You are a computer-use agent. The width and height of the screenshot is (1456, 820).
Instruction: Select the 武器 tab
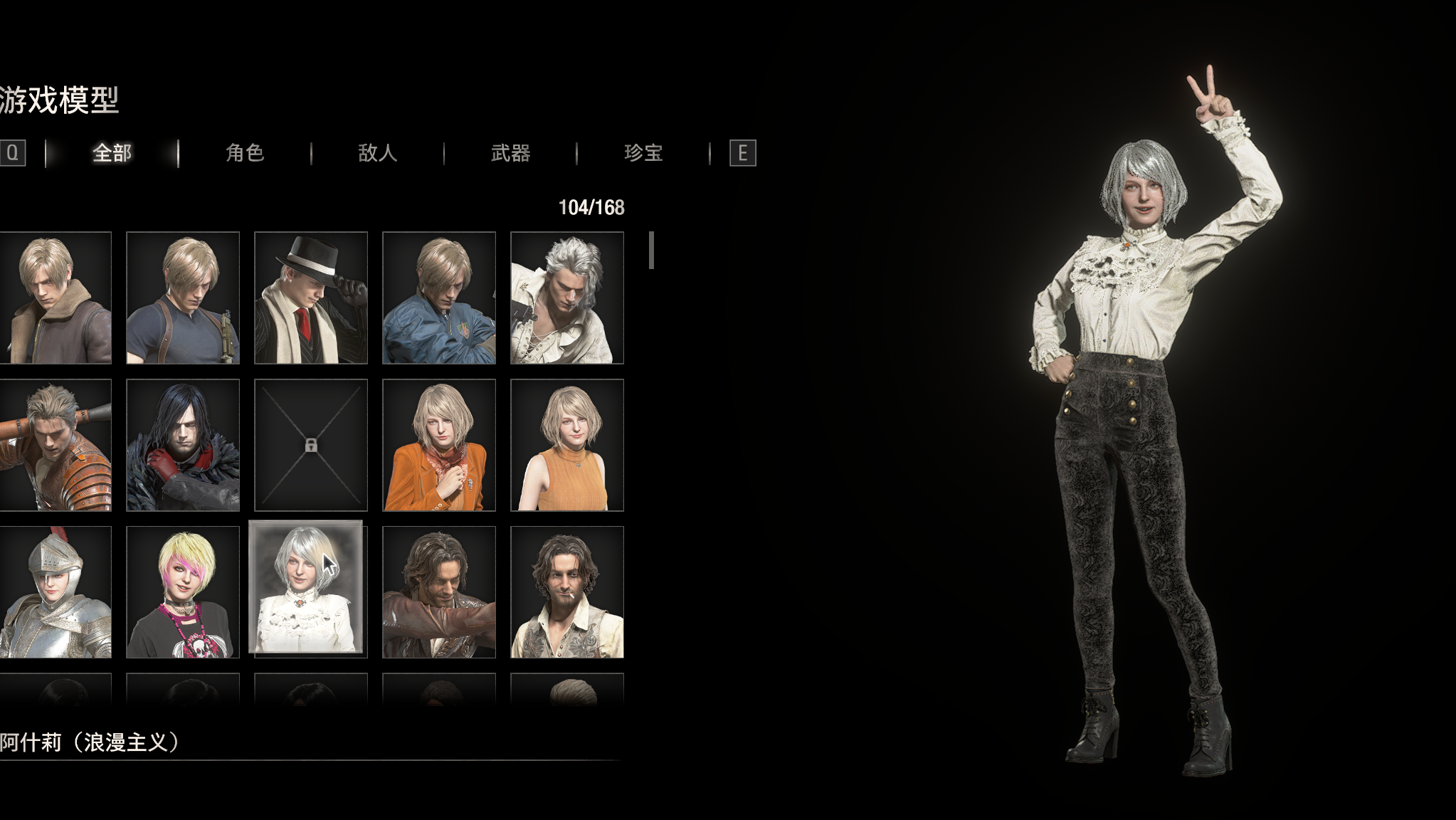tap(511, 152)
